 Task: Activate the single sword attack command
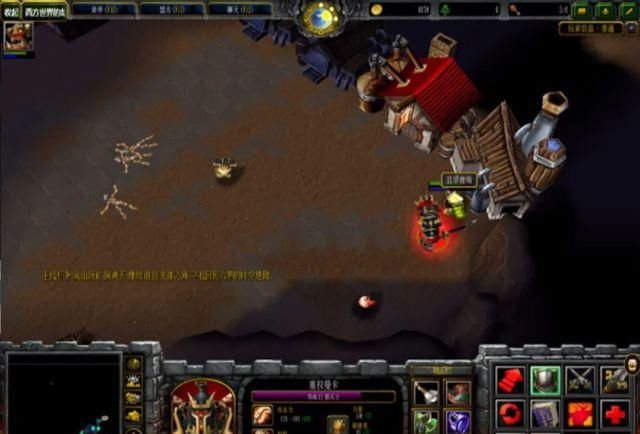[615, 380]
